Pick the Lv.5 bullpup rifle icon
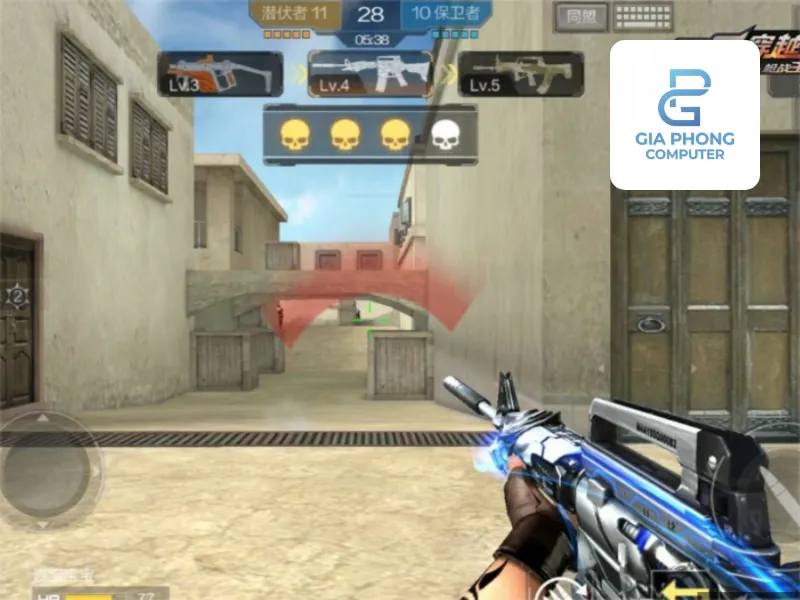Screen dimensions: 800x600 [507, 74]
